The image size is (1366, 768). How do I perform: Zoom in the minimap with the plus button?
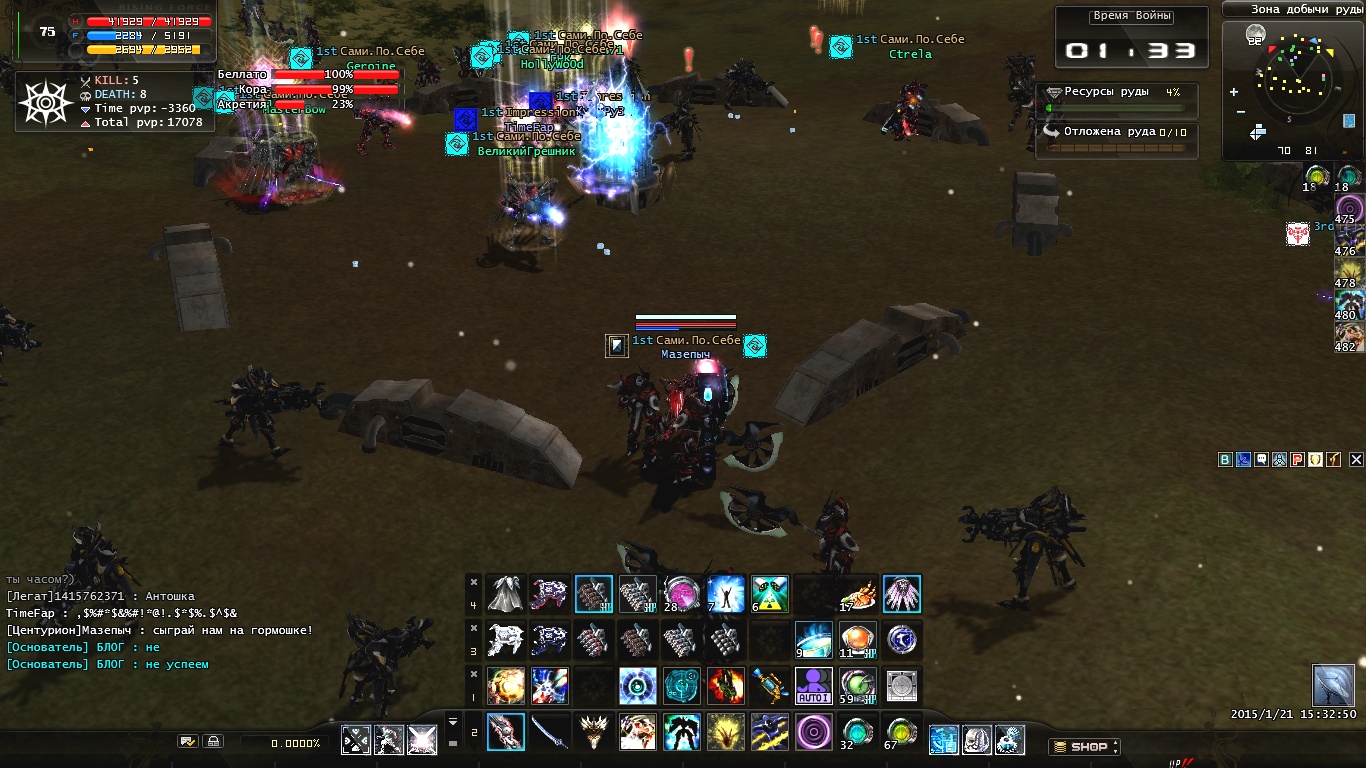1234,92
